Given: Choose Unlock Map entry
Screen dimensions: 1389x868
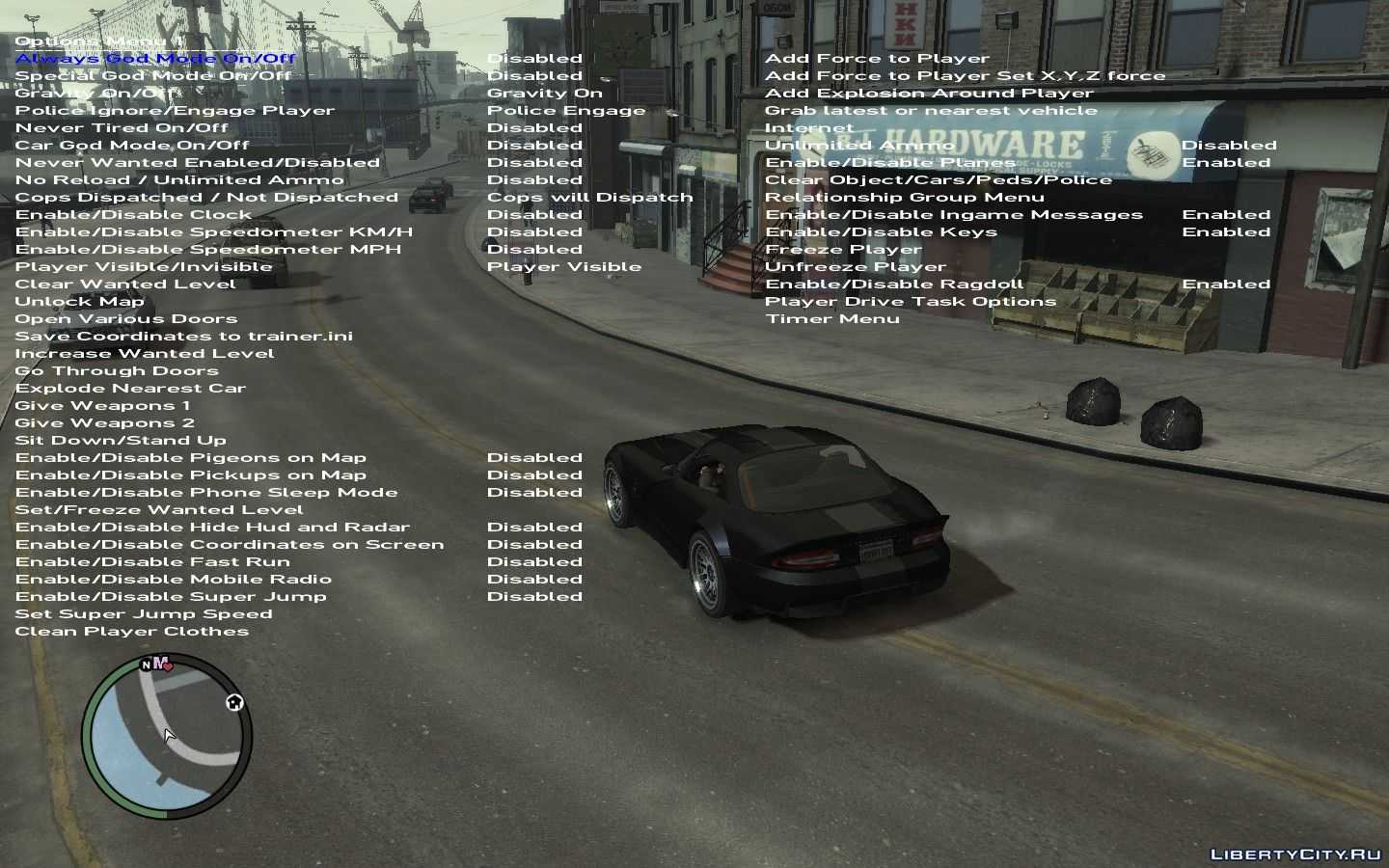Looking at the screenshot, I should point(79,302).
